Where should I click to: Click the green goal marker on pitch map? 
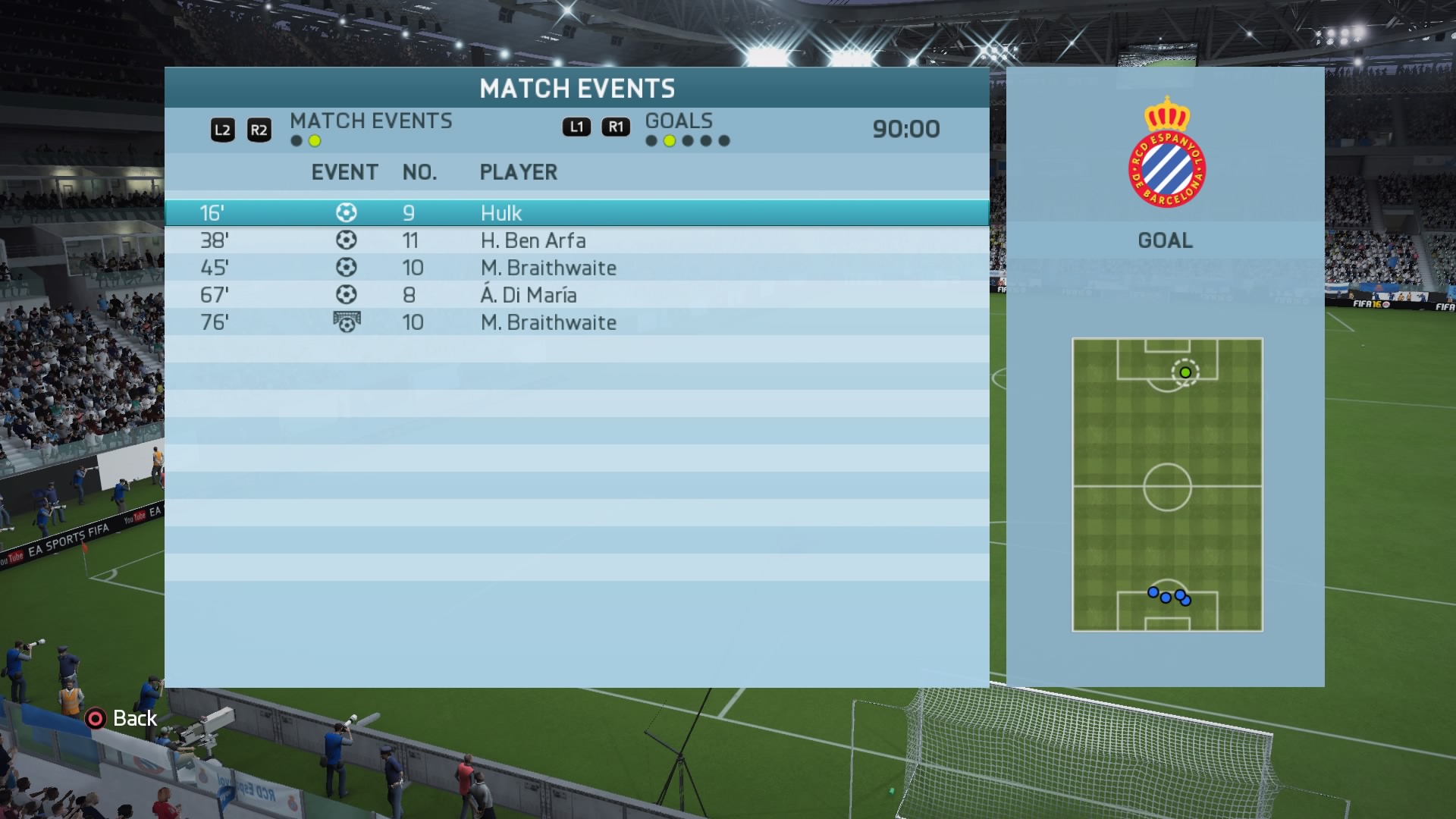coord(1185,372)
